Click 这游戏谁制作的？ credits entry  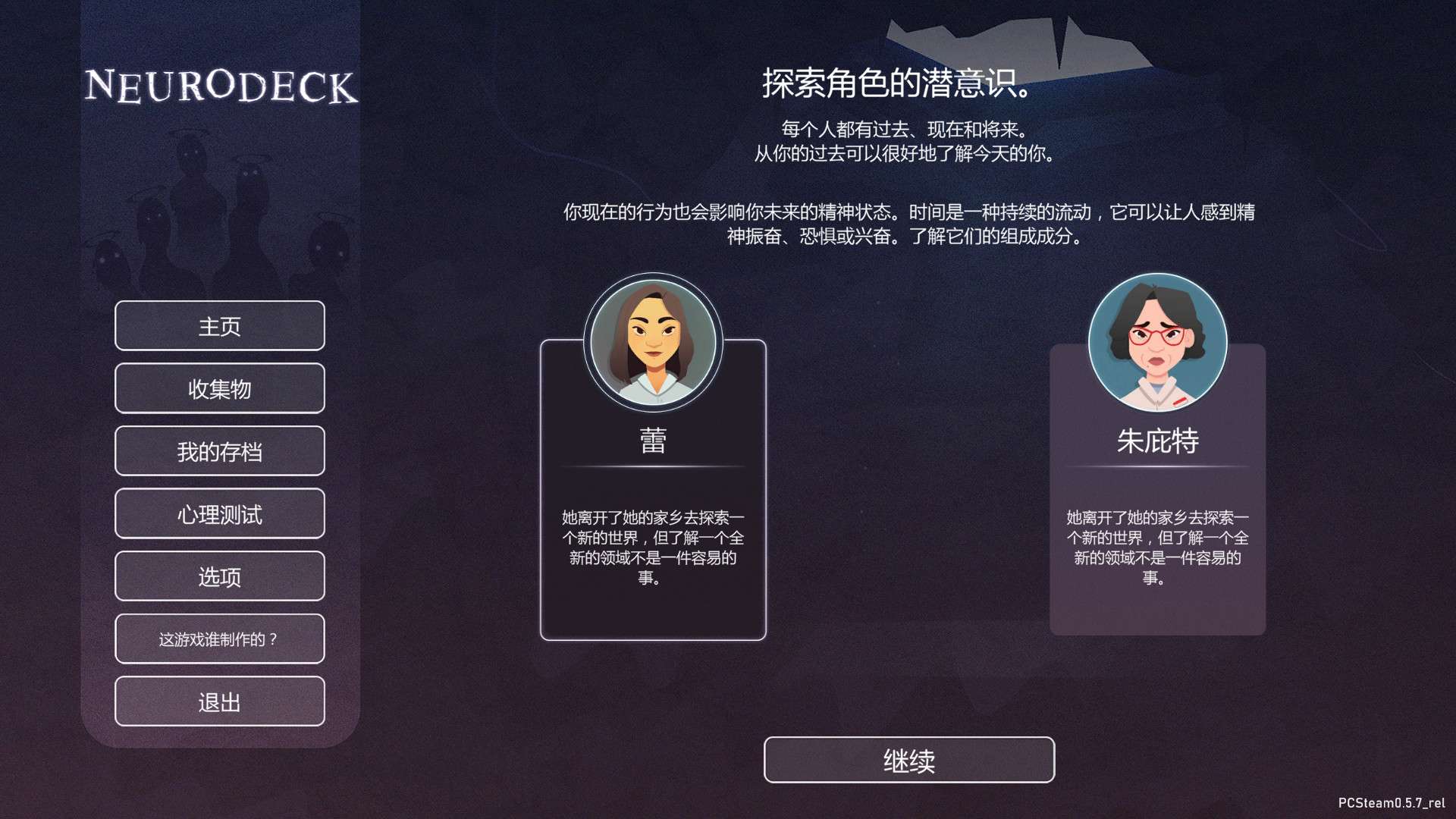click(x=219, y=639)
